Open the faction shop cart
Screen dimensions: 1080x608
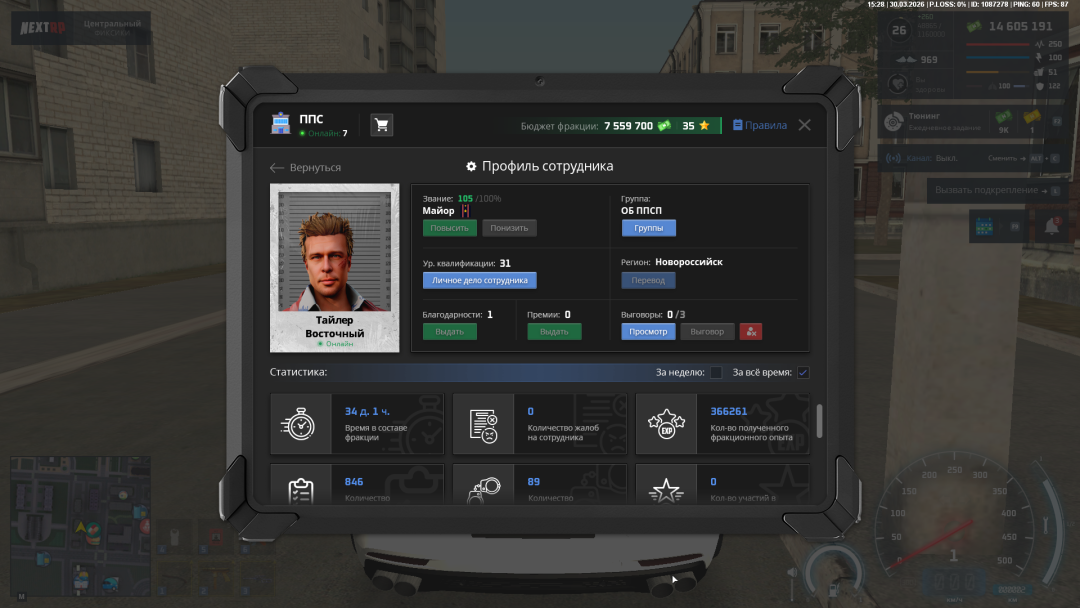click(381, 125)
